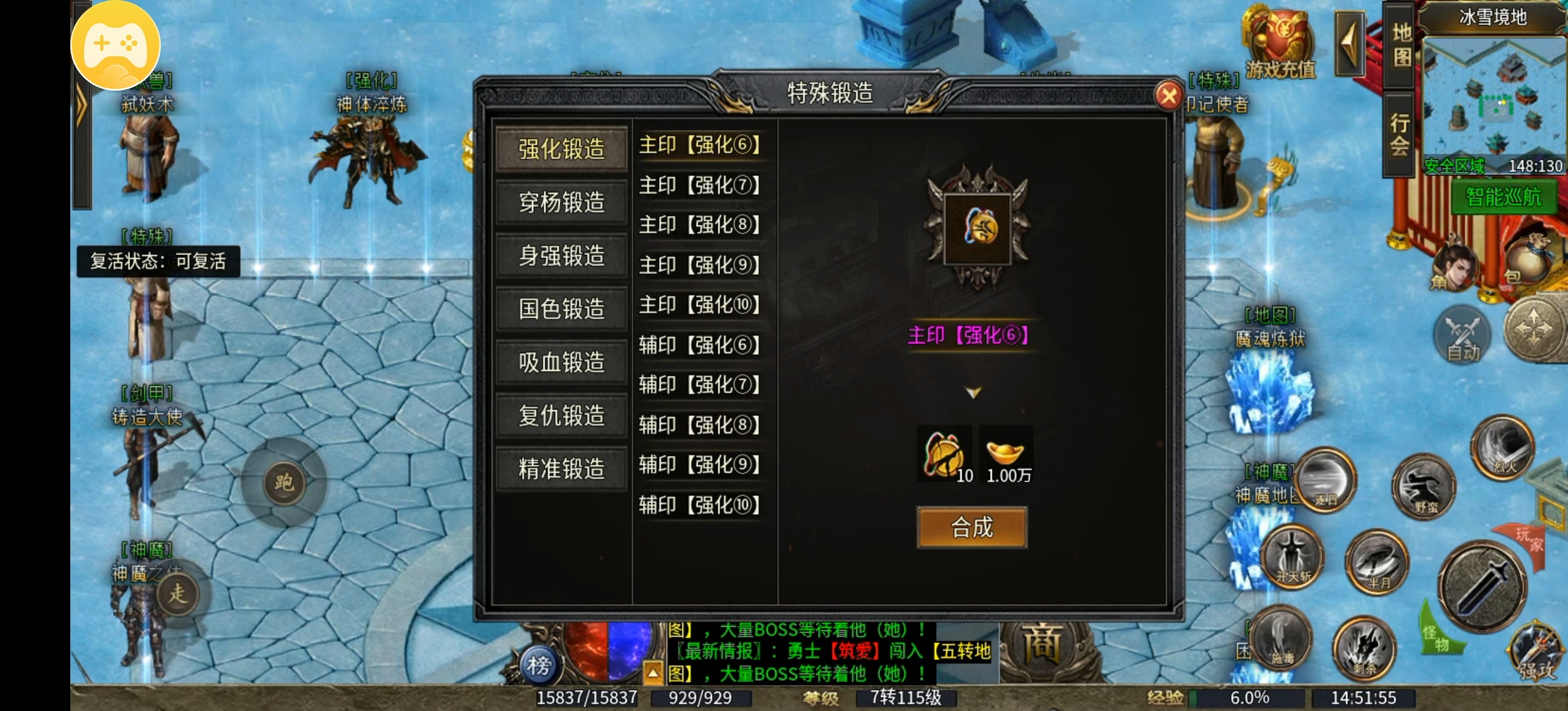
Task: Switch to the 吸血锻造 forging tab
Action: tap(560, 361)
